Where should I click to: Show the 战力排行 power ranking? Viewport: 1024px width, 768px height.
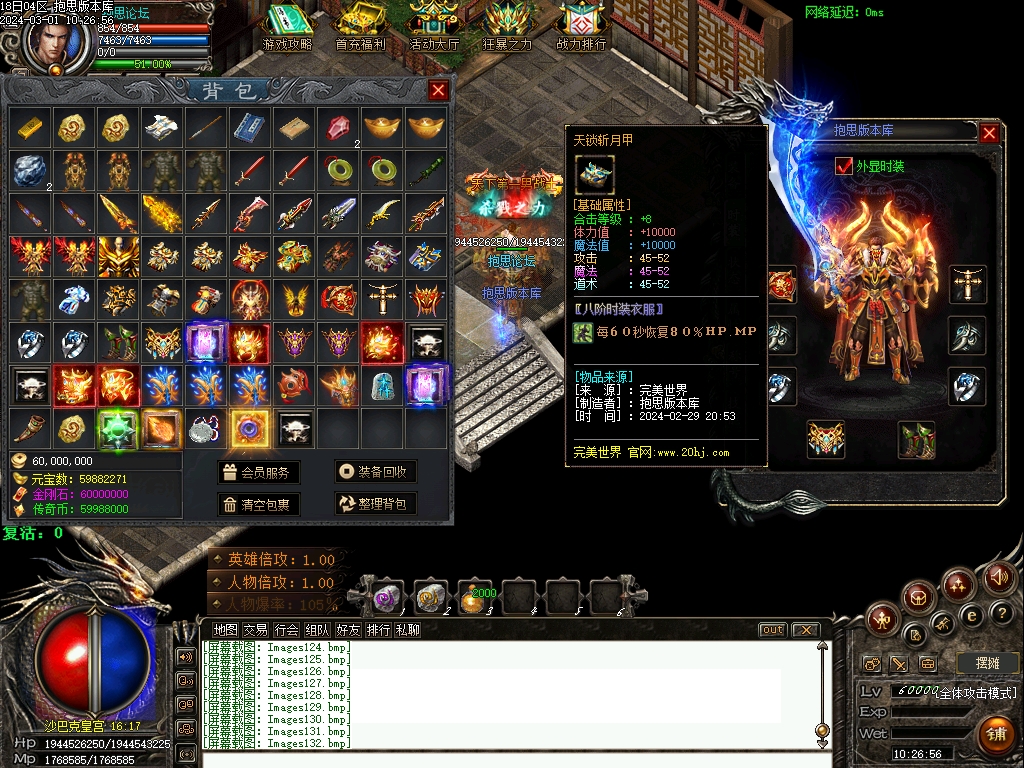pyautogui.click(x=581, y=28)
